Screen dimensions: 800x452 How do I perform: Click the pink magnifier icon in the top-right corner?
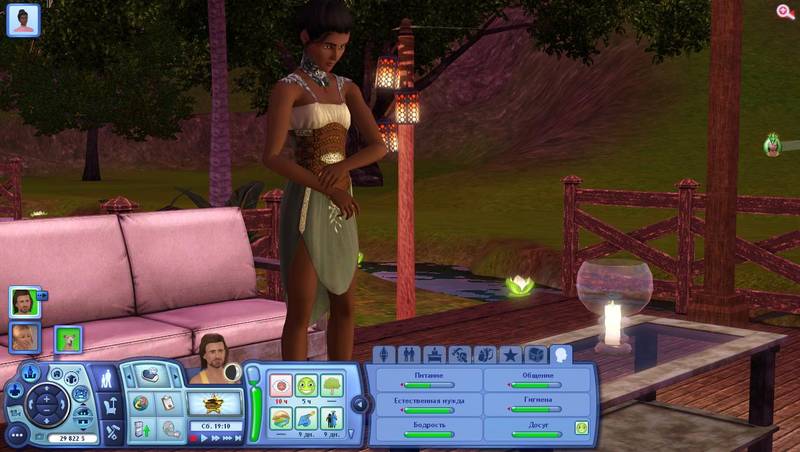785,12
